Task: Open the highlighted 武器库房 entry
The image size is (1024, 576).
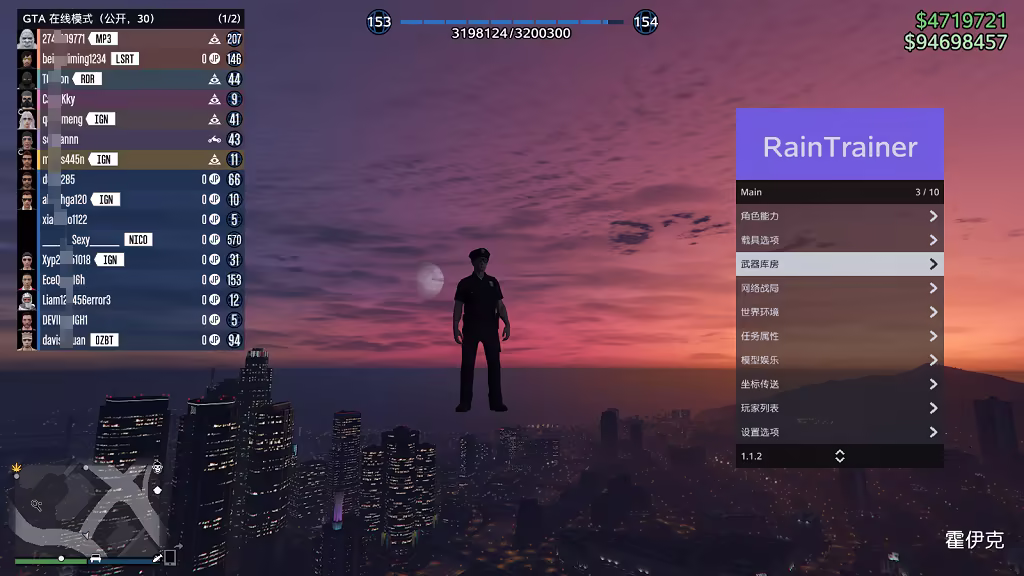Action: 839,264
